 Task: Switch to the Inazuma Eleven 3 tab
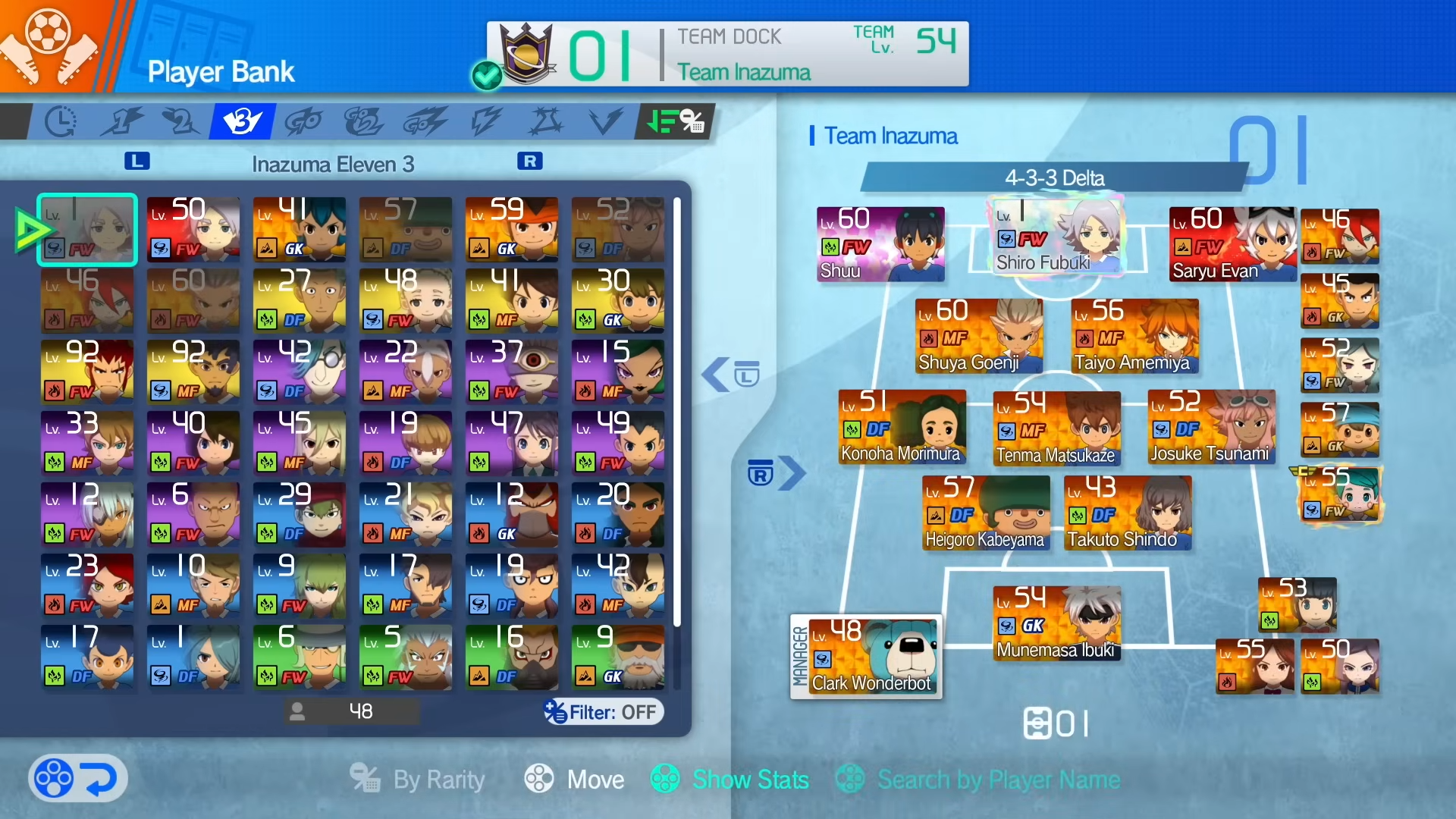click(x=243, y=121)
